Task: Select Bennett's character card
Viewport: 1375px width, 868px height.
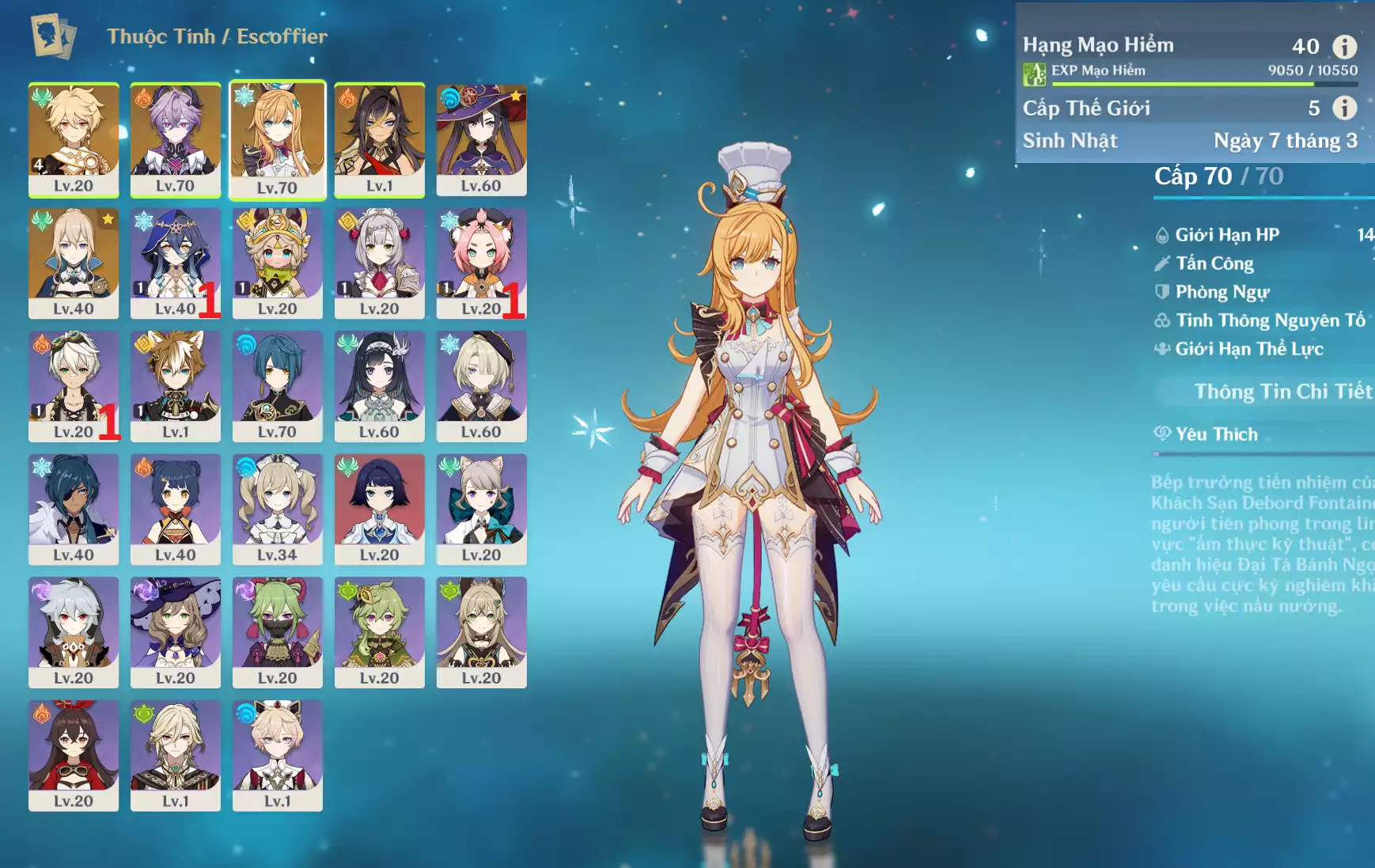Action: coord(74,385)
